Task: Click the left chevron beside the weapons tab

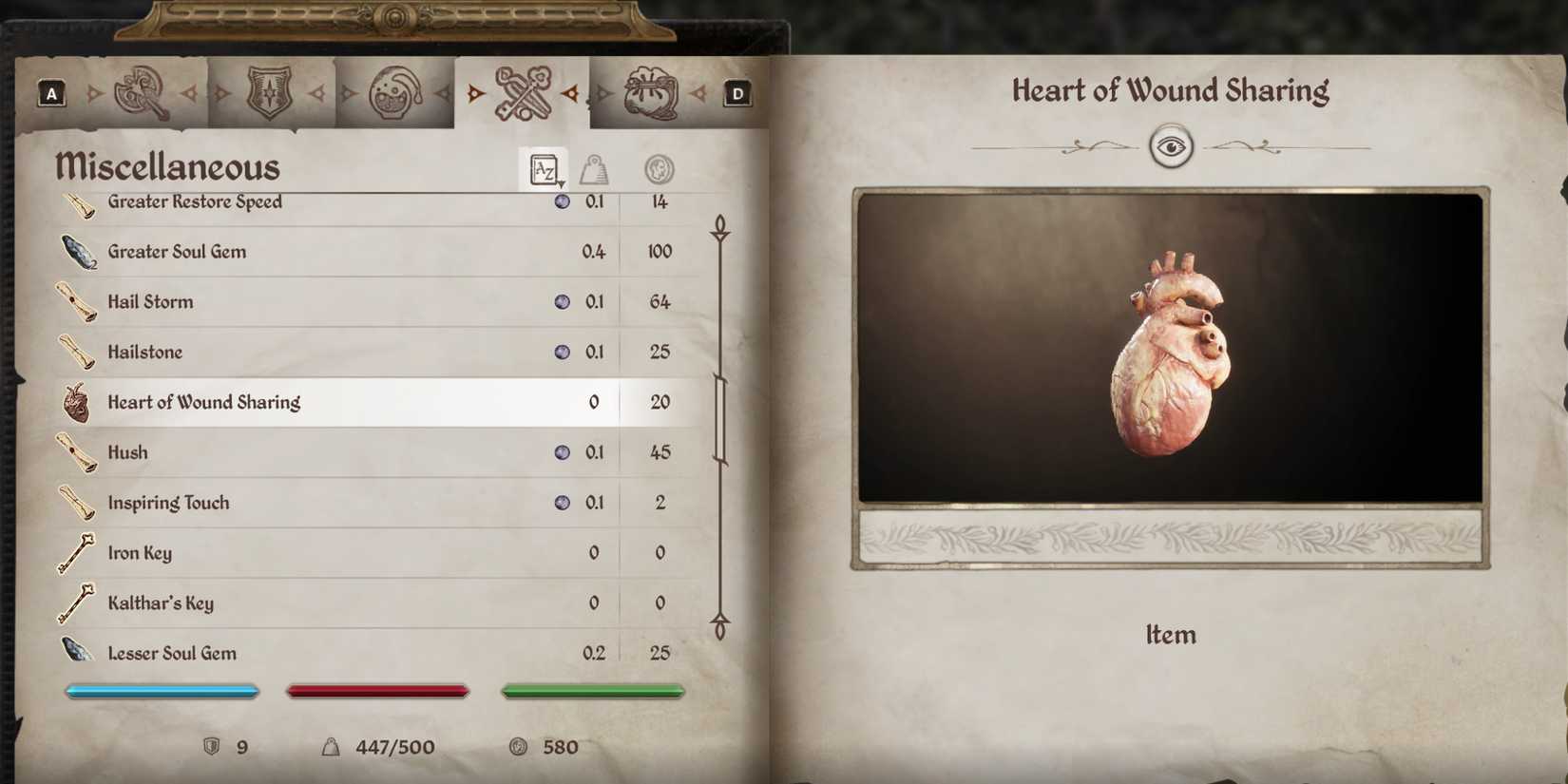Action: 91,93
